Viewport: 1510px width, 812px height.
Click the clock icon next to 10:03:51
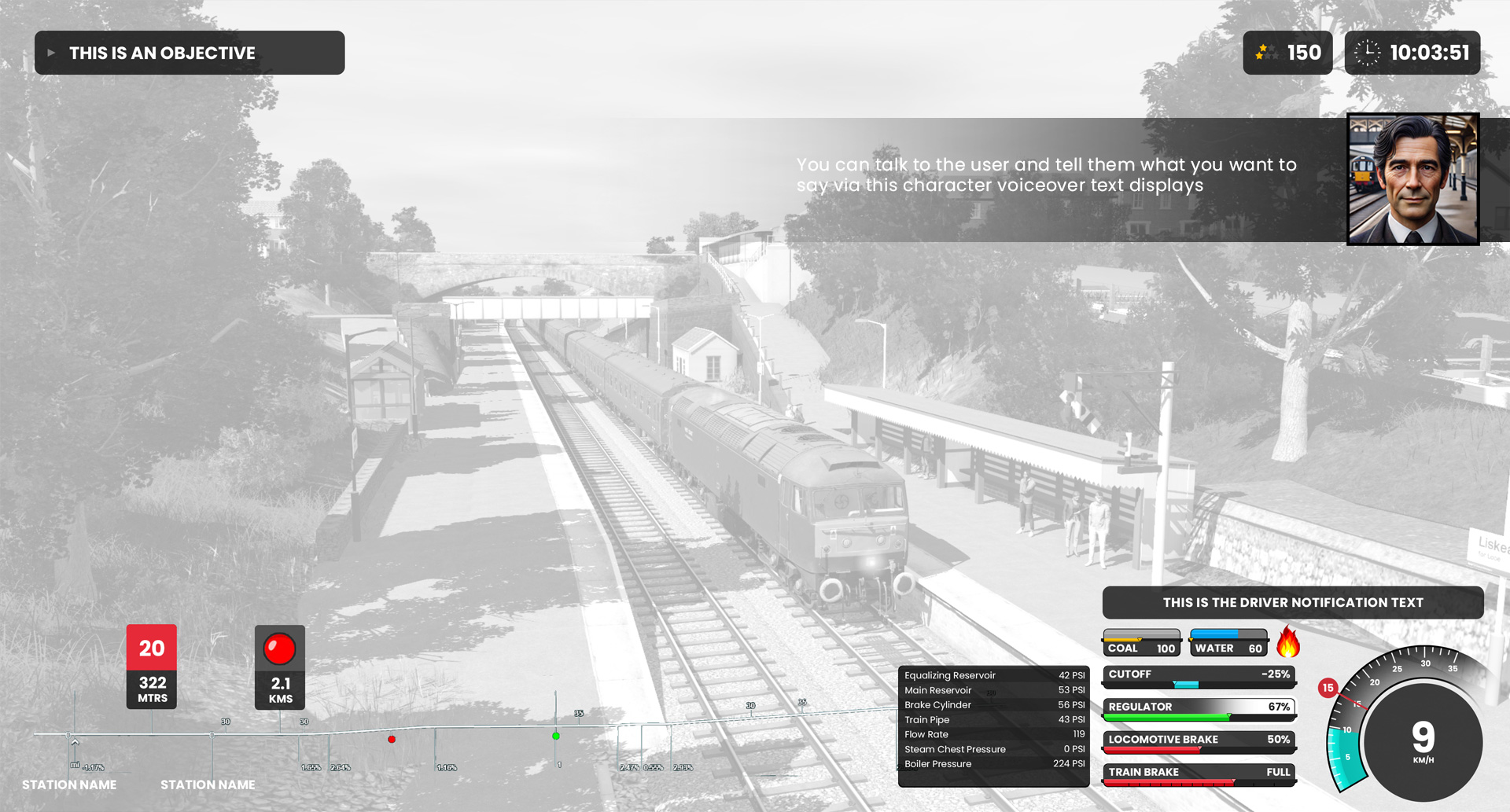pos(1368,53)
